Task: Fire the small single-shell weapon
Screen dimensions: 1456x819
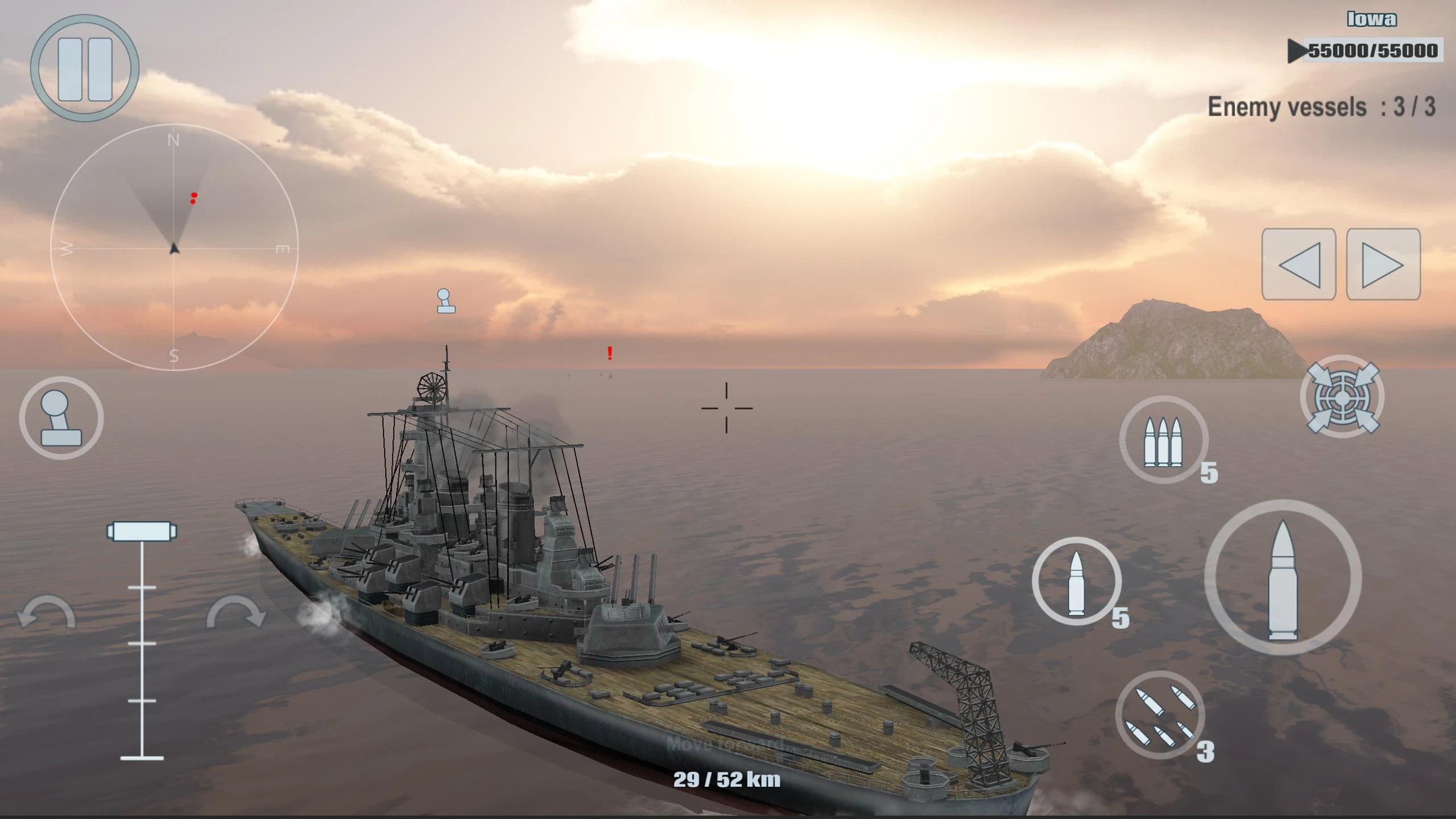Action: click(x=1077, y=581)
